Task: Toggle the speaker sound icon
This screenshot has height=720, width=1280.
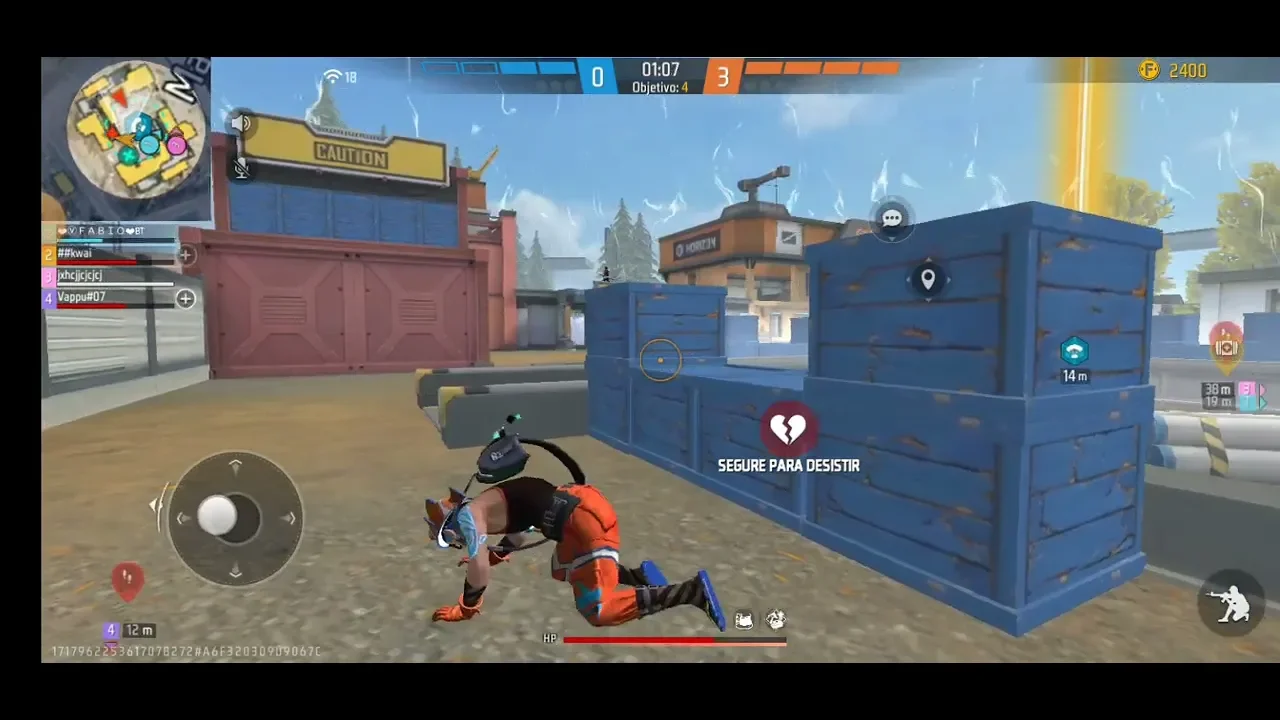Action: pos(241,123)
